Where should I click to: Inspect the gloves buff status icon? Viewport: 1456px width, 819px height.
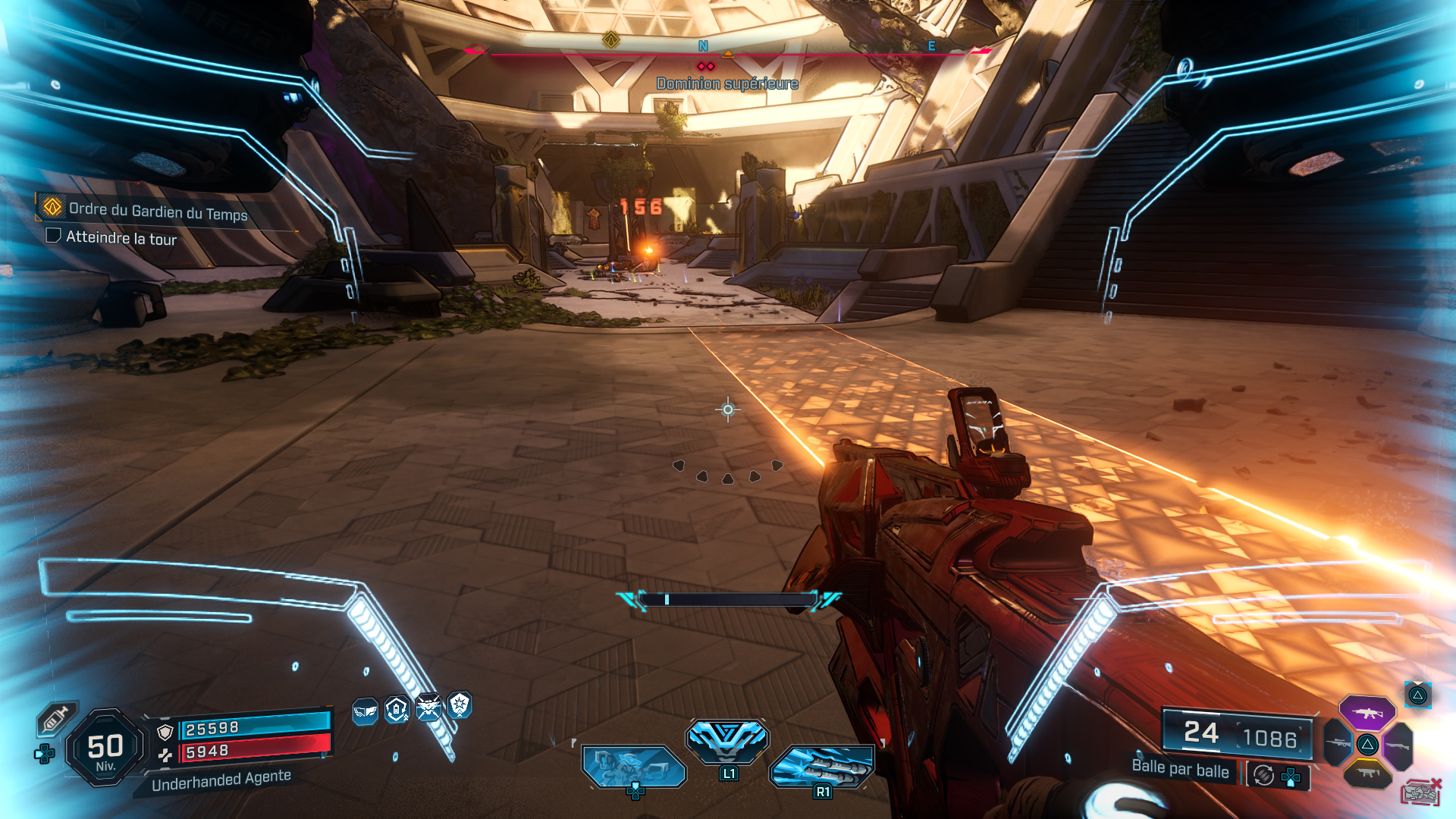(x=366, y=711)
